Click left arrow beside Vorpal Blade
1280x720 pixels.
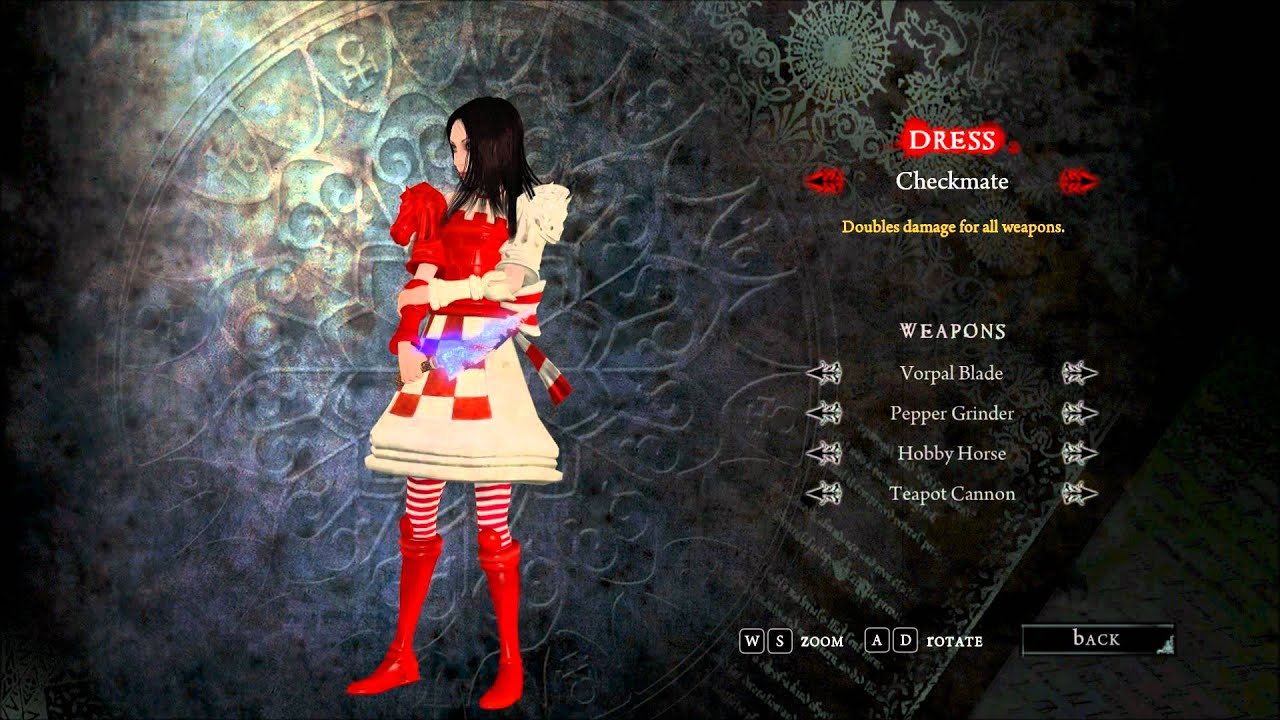click(x=825, y=373)
